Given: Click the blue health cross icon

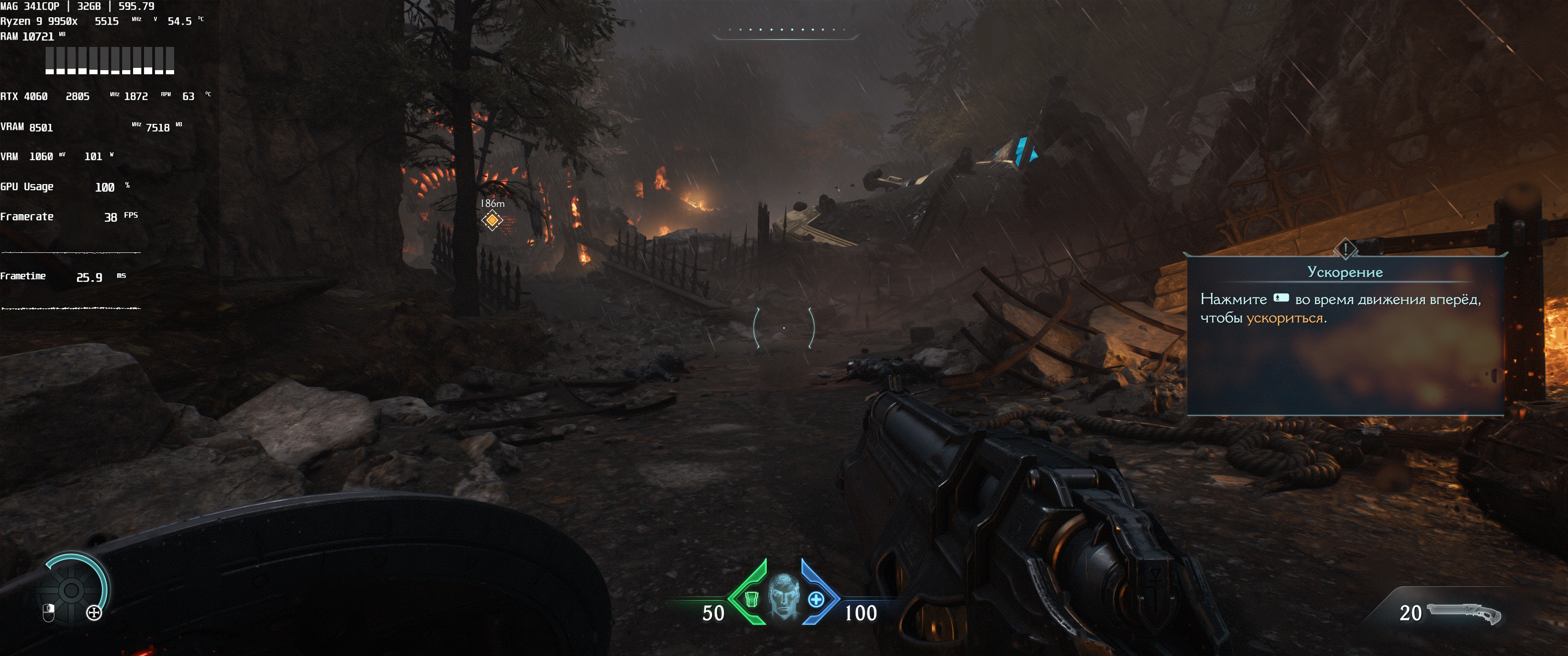Looking at the screenshot, I should (816, 600).
